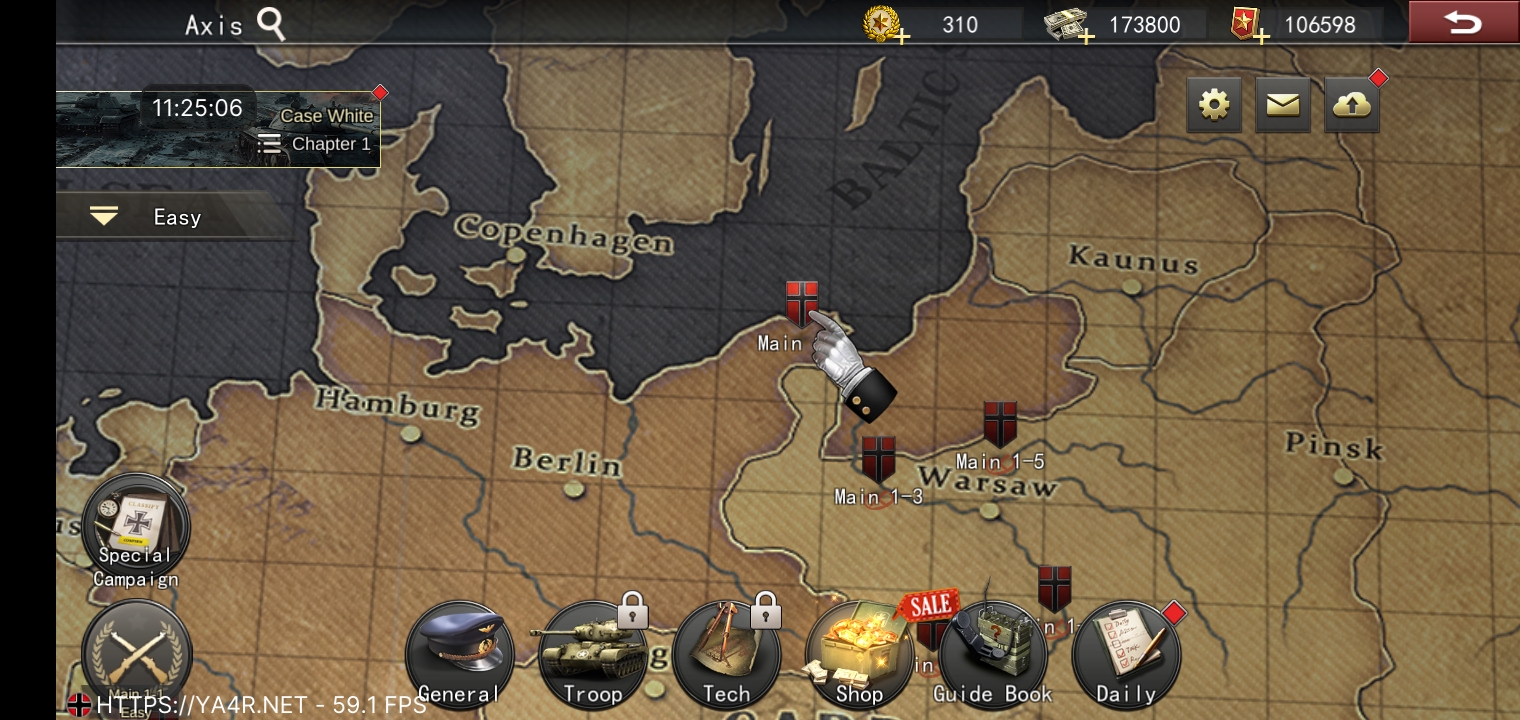Select the locked Troop menu
Image resolution: width=1520 pixels, height=720 pixels.
click(x=592, y=655)
